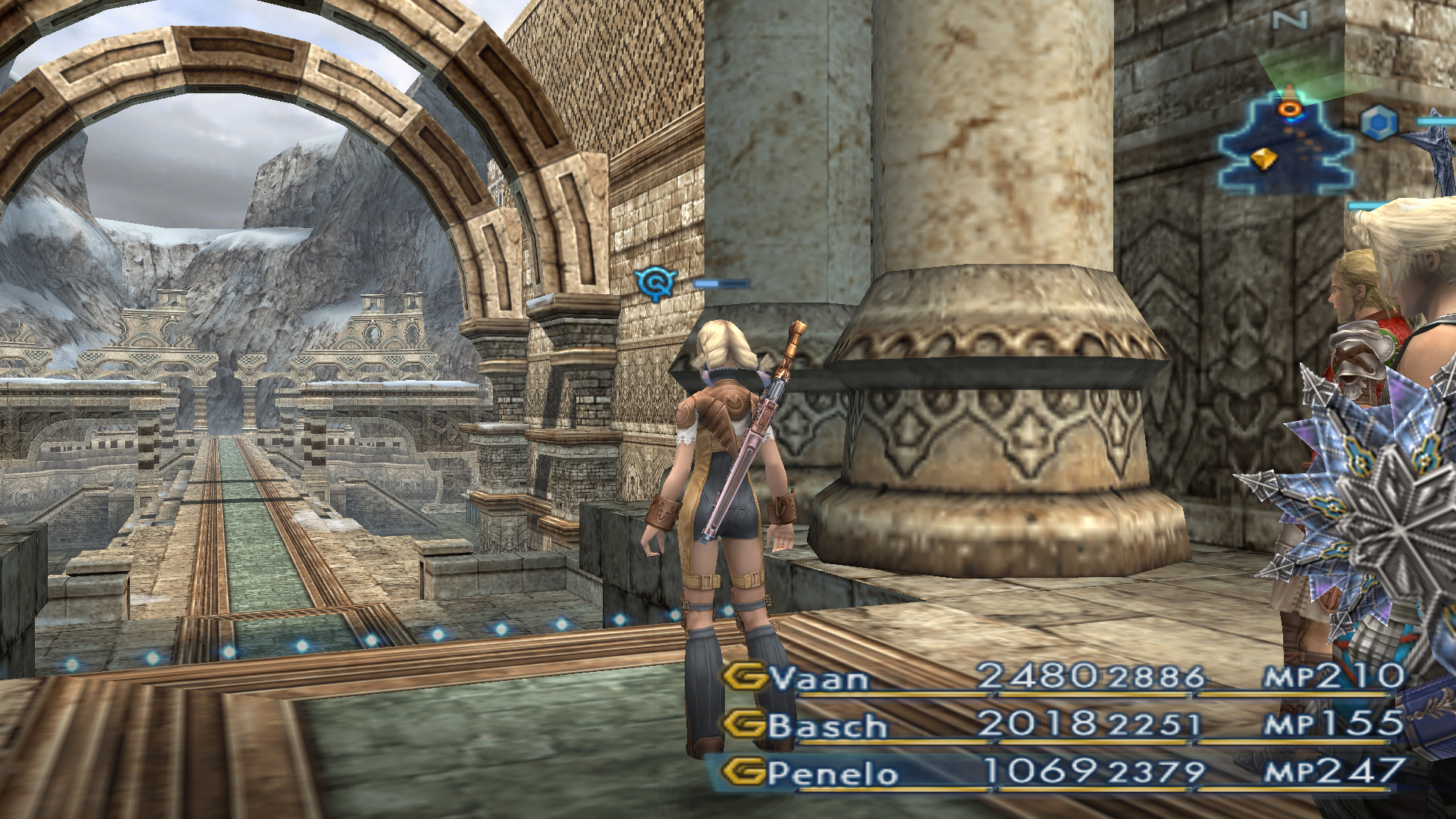
Task: Select the blue circular target marker icon
Action: click(655, 283)
